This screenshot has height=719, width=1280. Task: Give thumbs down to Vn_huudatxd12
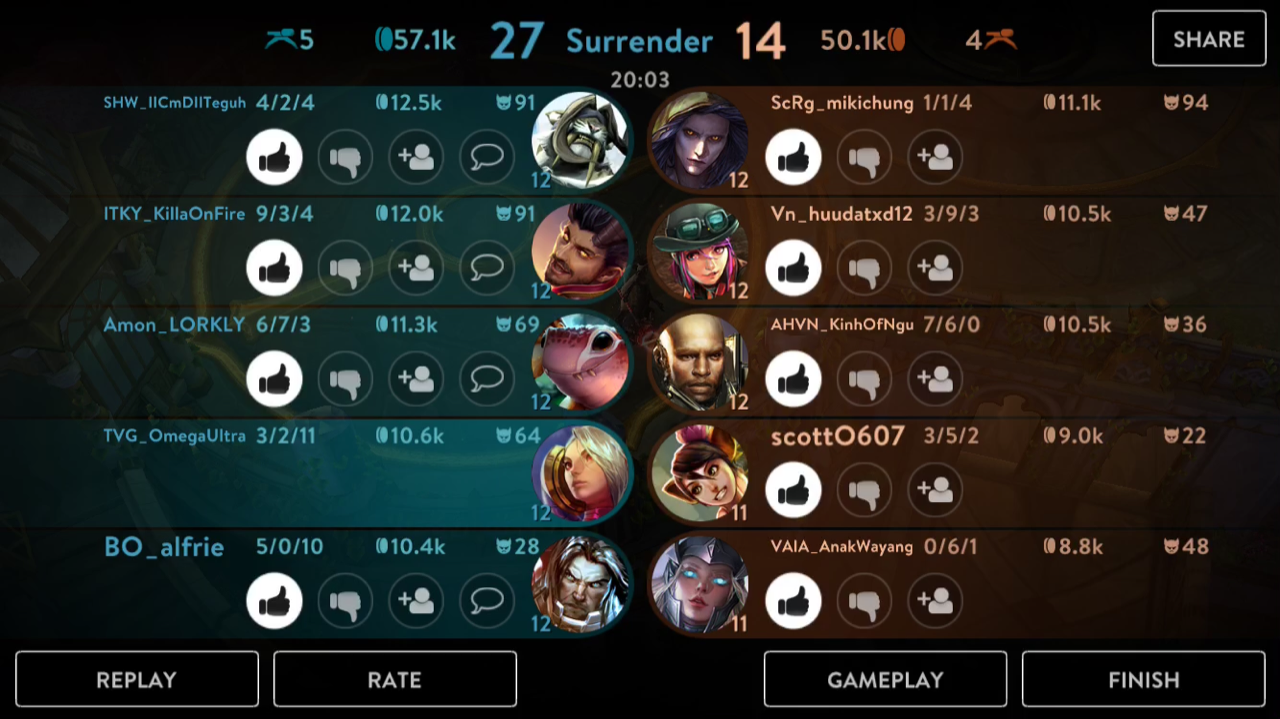[x=864, y=268]
